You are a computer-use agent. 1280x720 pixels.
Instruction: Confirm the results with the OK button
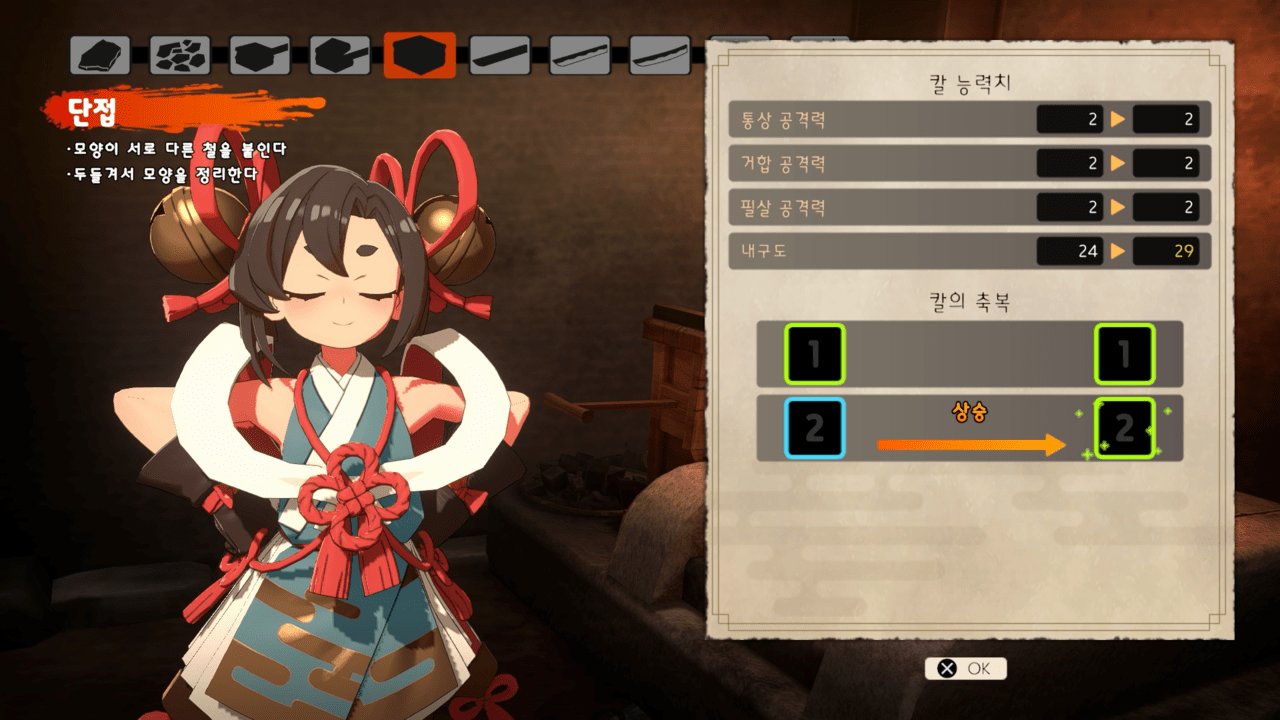pos(965,668)
